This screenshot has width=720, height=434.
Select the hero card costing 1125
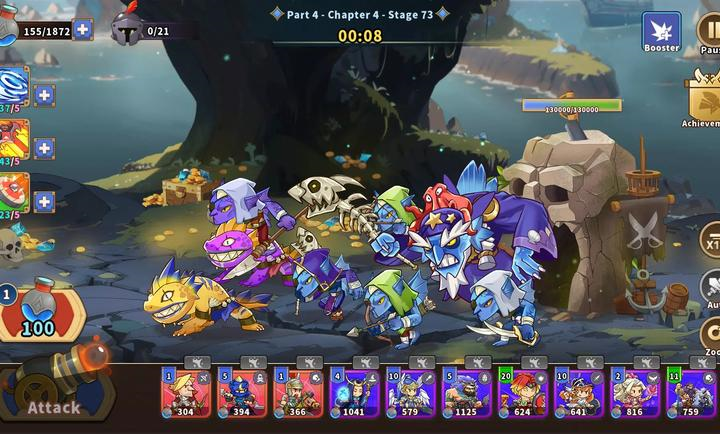point(466,392)
